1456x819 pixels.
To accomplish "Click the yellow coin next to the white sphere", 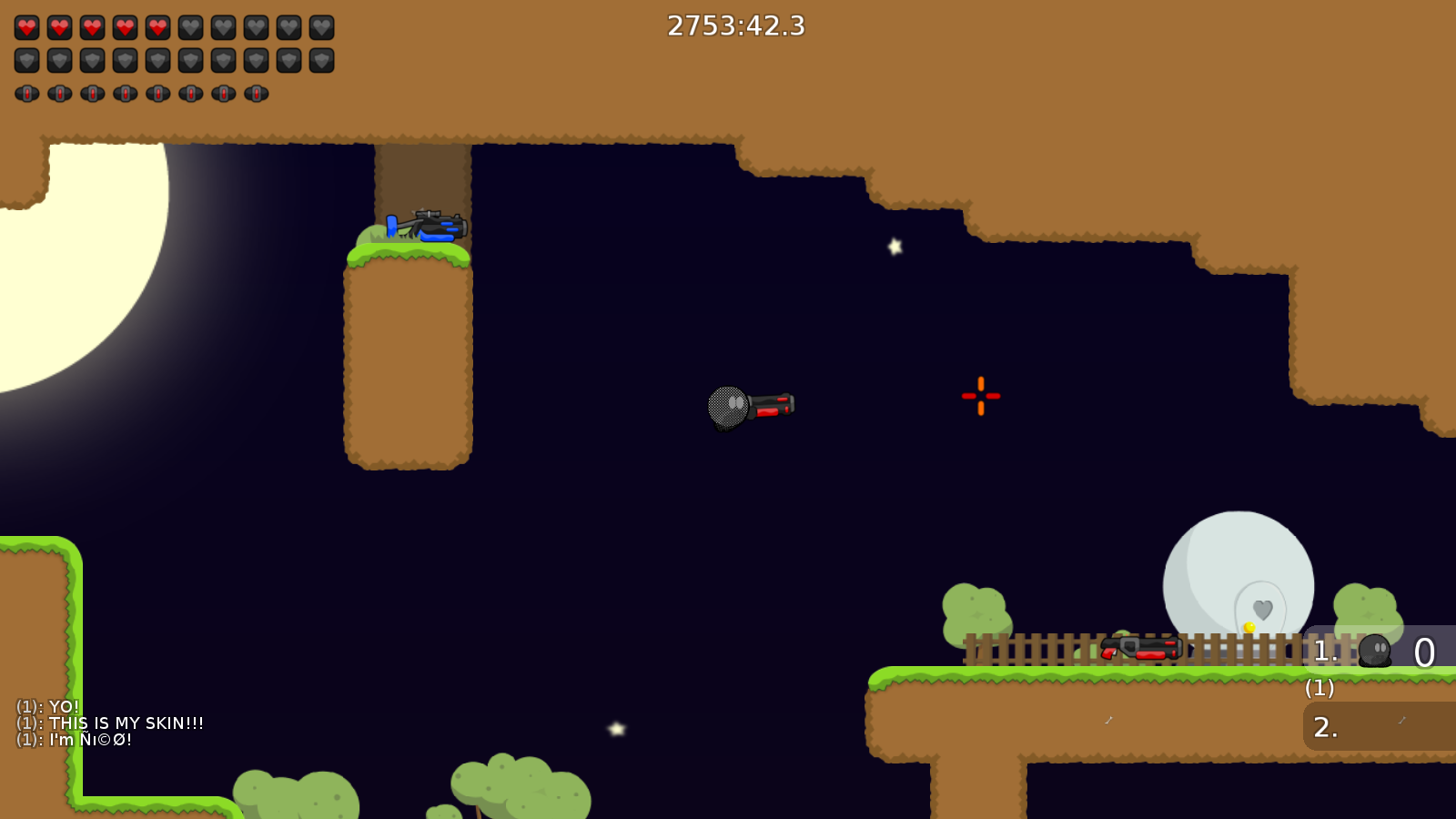I will click(1250, 626).
